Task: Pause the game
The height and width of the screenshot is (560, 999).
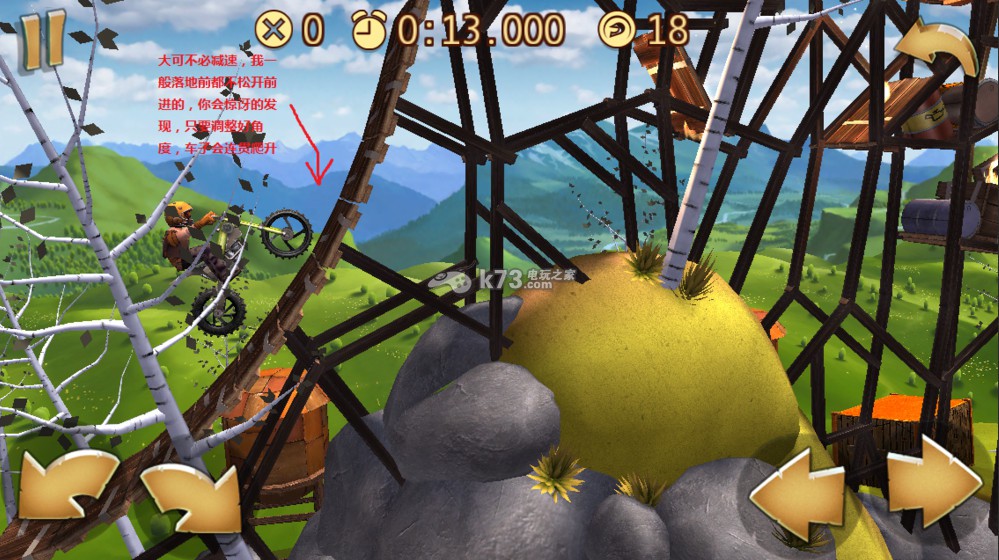Action: [x=43, y=40]
